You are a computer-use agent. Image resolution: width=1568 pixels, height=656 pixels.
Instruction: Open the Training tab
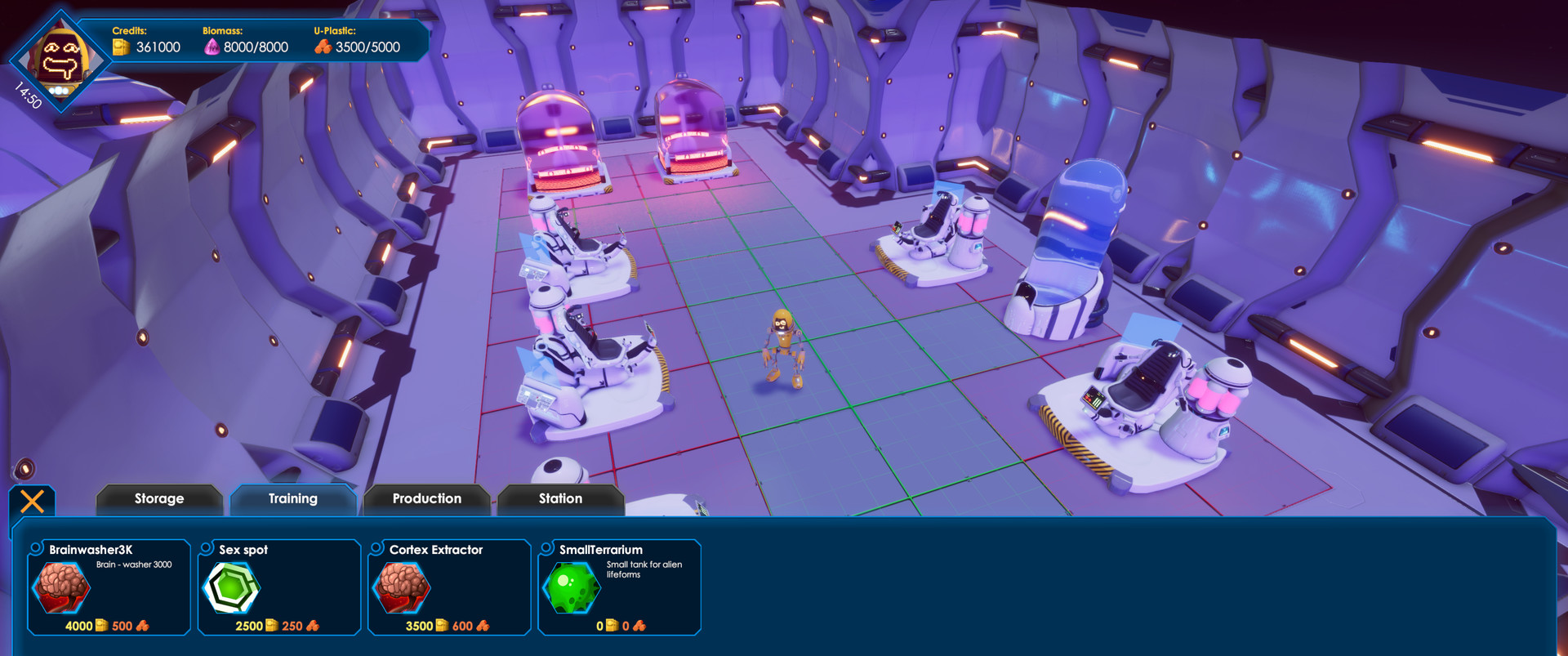click(x=293, y=499)
